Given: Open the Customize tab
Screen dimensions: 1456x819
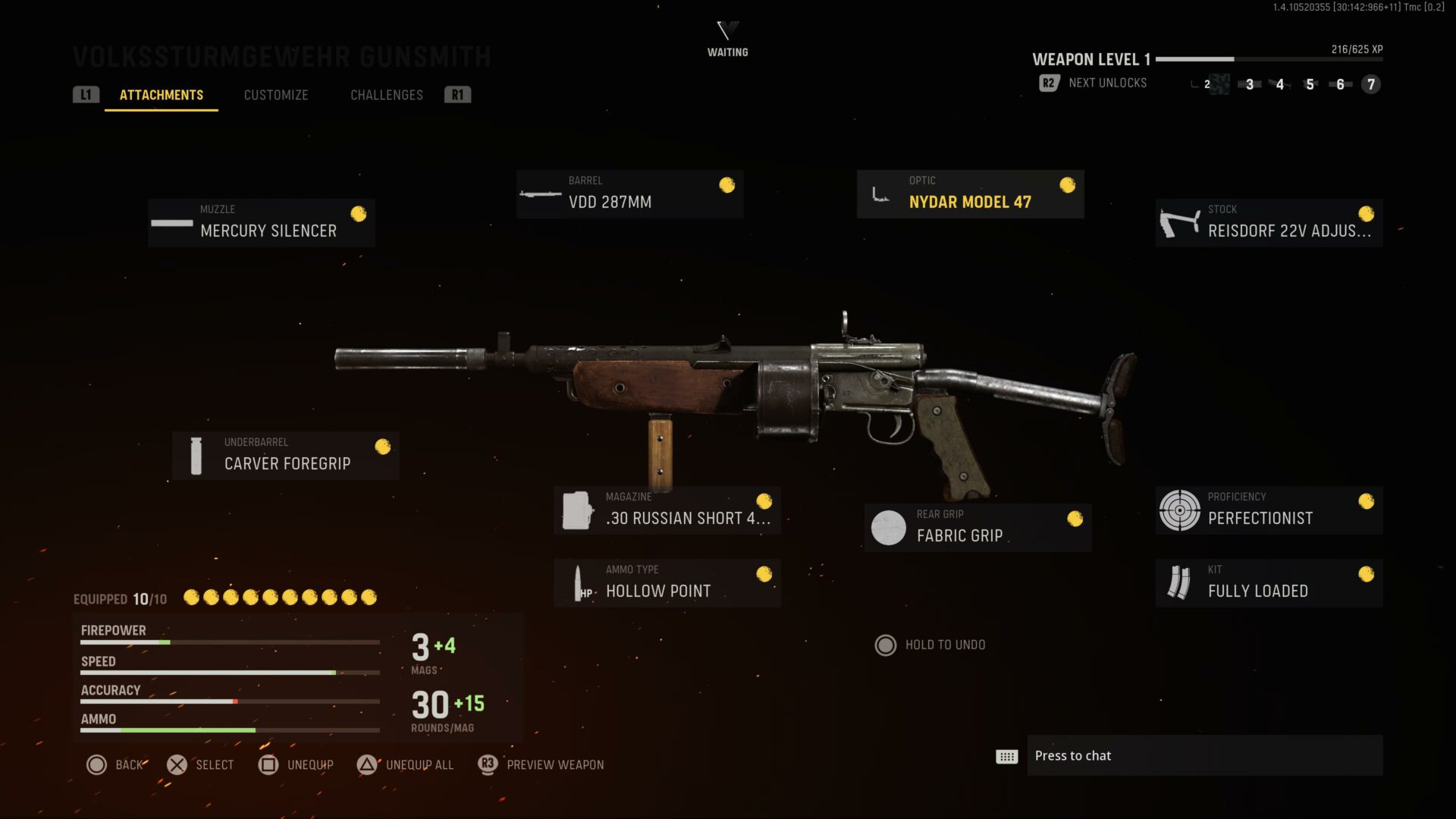Looking at the screenshot, I should (x=276, y=95).
